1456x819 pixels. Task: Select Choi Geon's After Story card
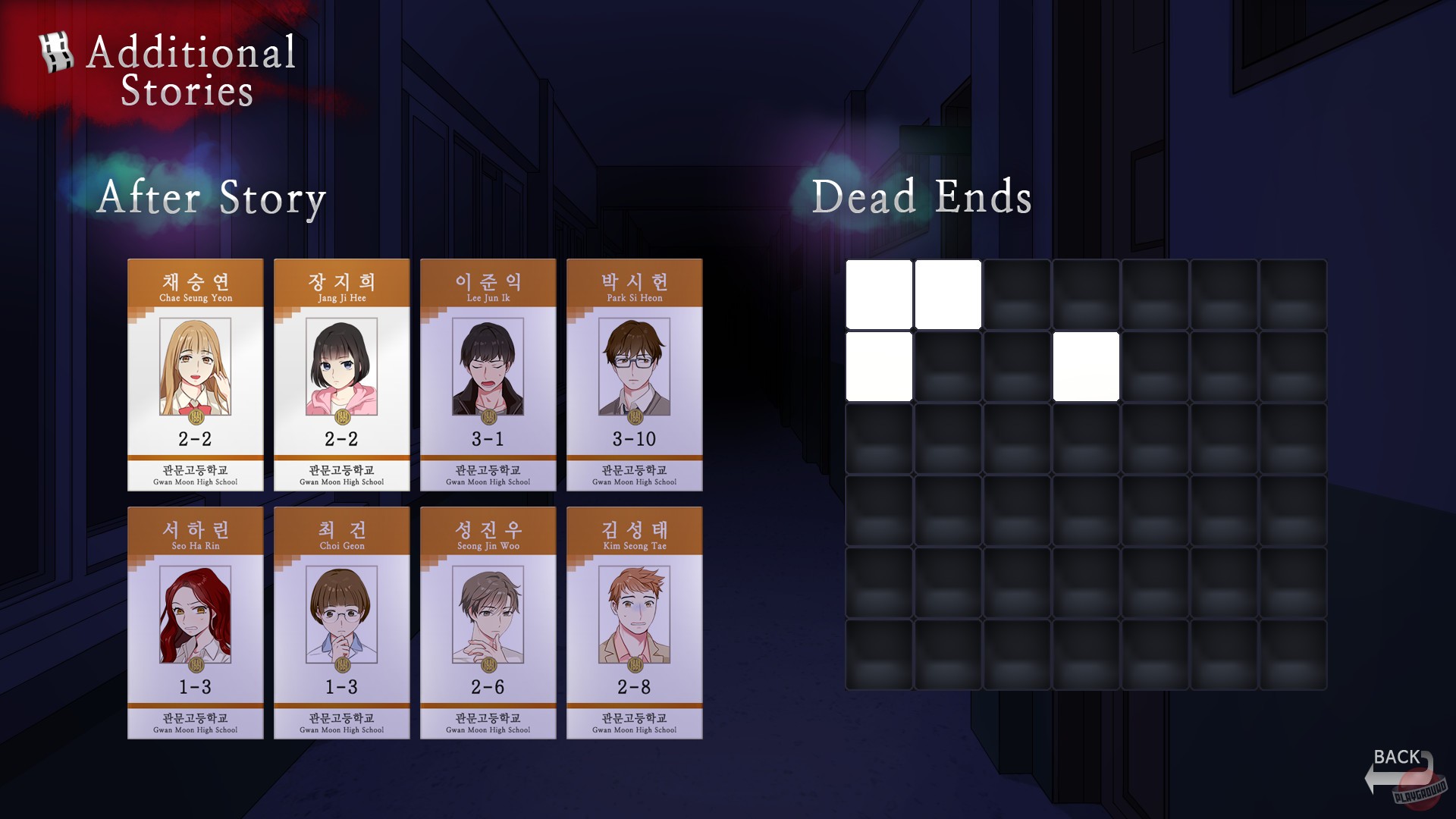(x=342, y=621)
